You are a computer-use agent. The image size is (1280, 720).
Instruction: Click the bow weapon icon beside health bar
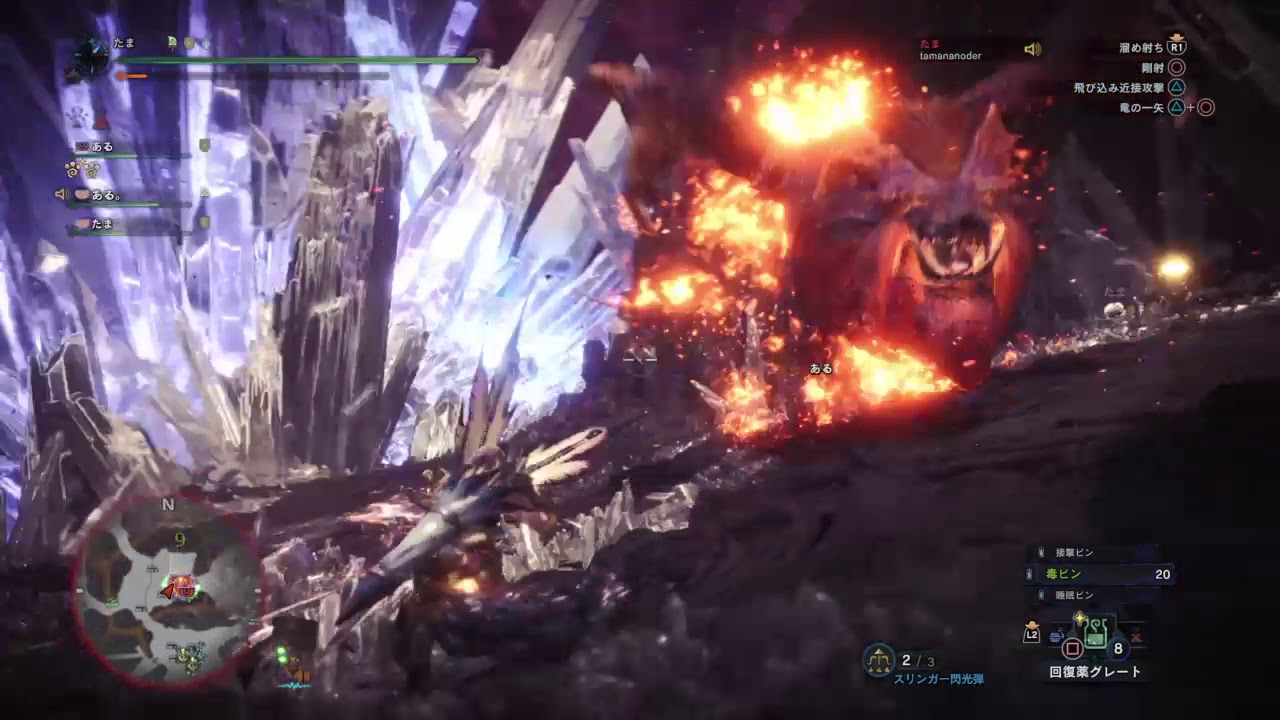click(x=91, y=57)
